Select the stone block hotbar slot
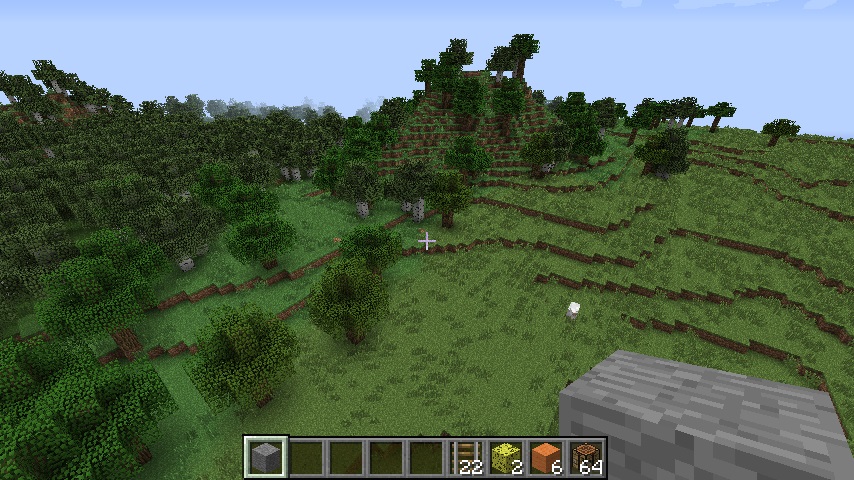The width and height of the screenshot is (854, 480). click(266, 457)
